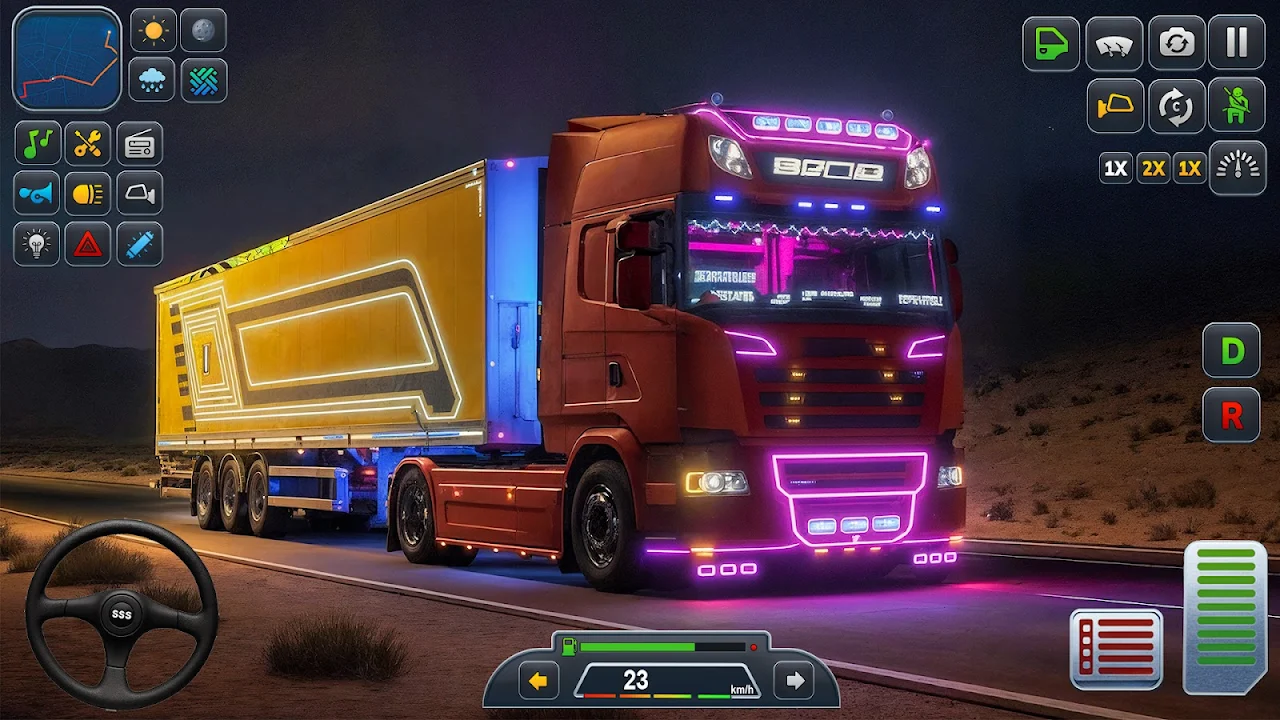Open the route minimap
This screenshot has height=720, width=1280.
coord(67,58)
